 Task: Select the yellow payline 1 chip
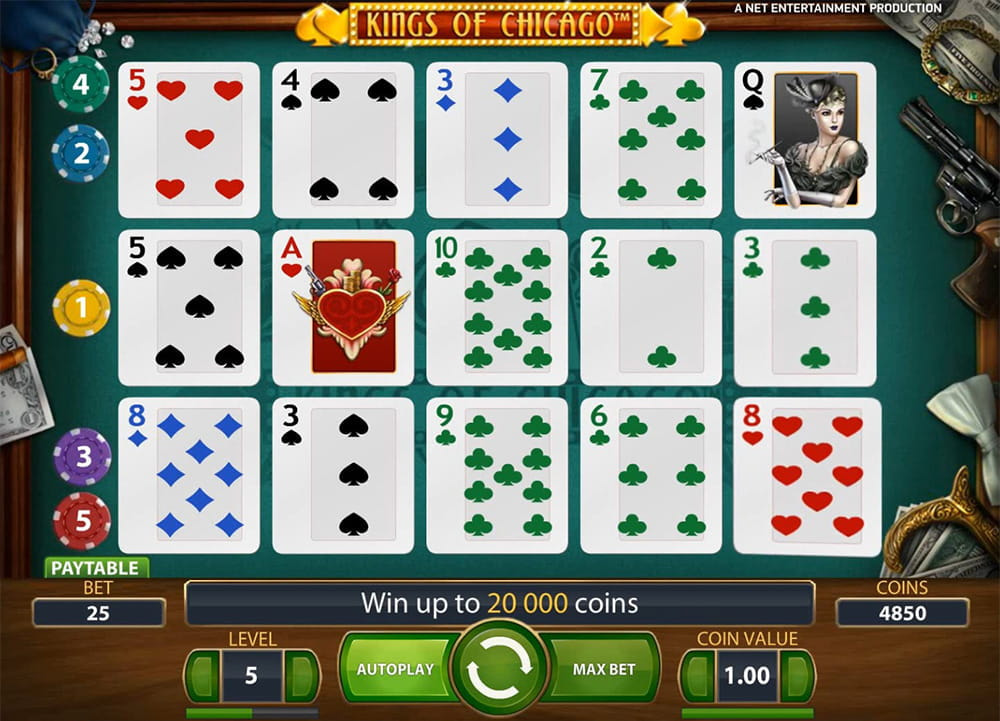pos(81,308)
